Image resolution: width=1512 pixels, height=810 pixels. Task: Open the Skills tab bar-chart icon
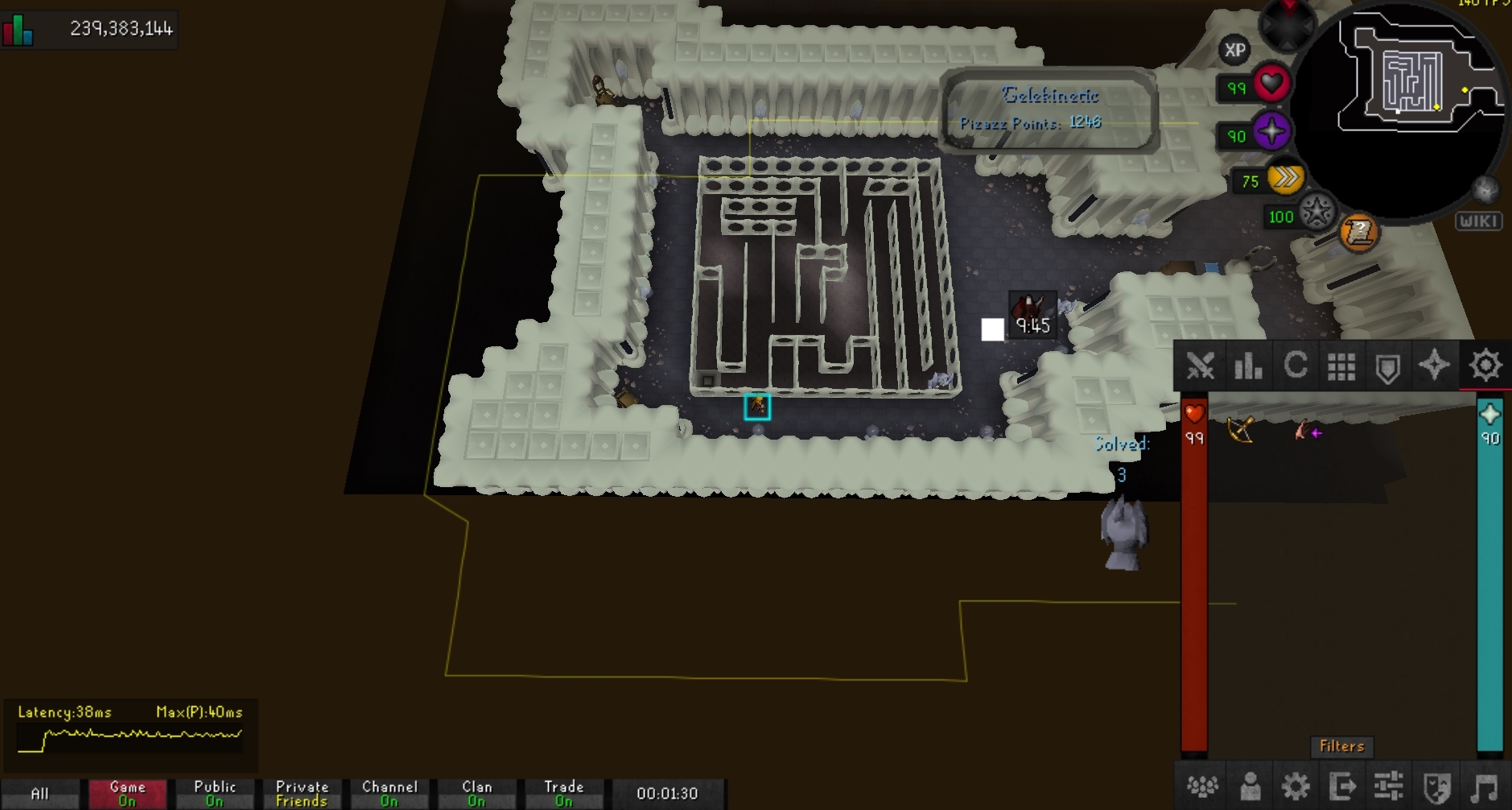[x=1247, y=366]
